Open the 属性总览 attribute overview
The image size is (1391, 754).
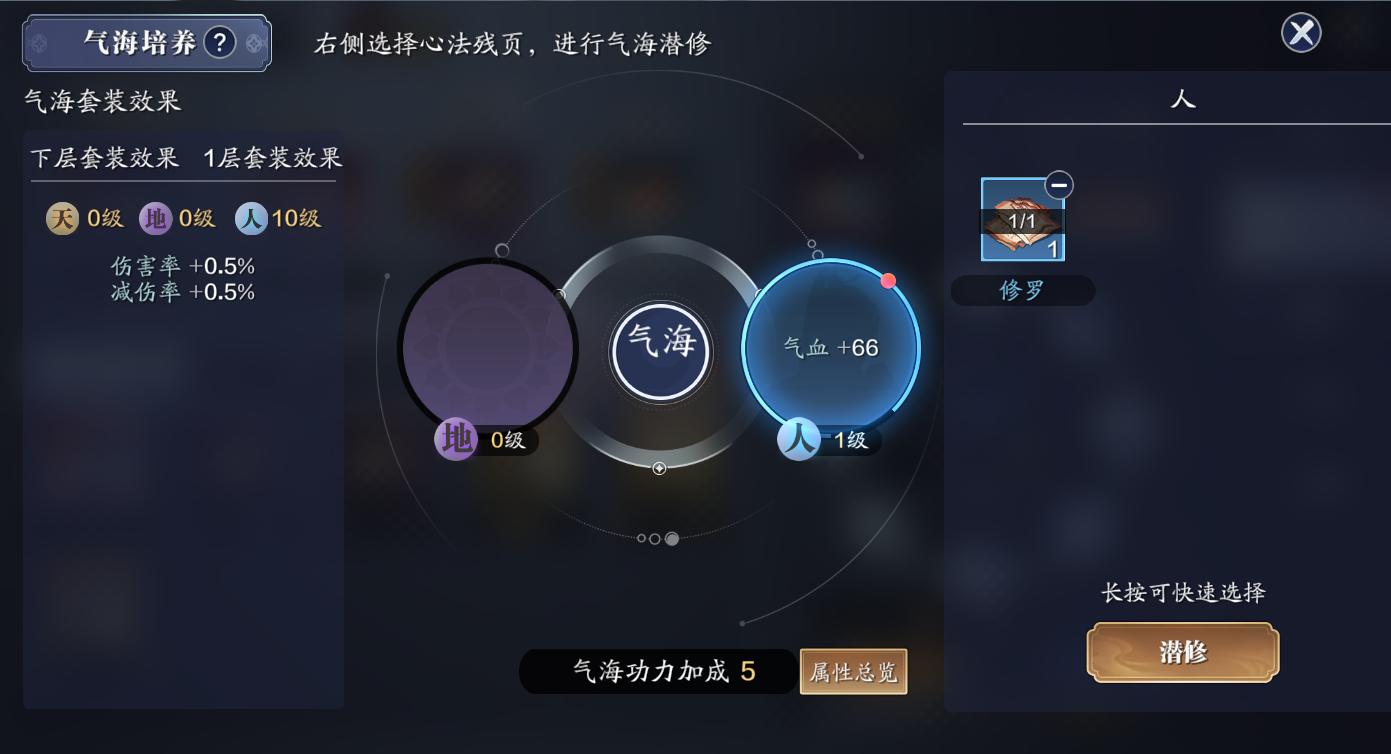853,672
